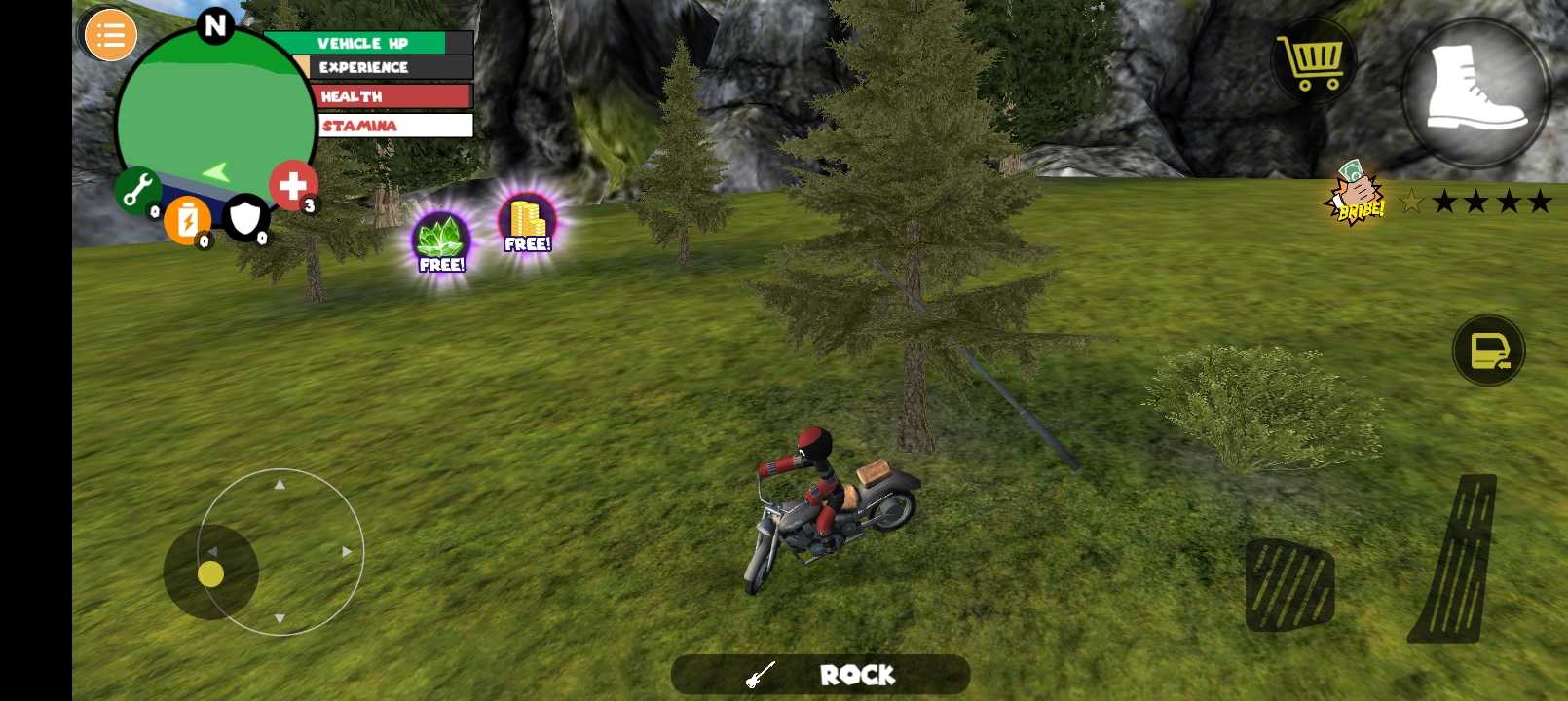
Task: Use the white shield armor icon
Action: click(245, 217)
